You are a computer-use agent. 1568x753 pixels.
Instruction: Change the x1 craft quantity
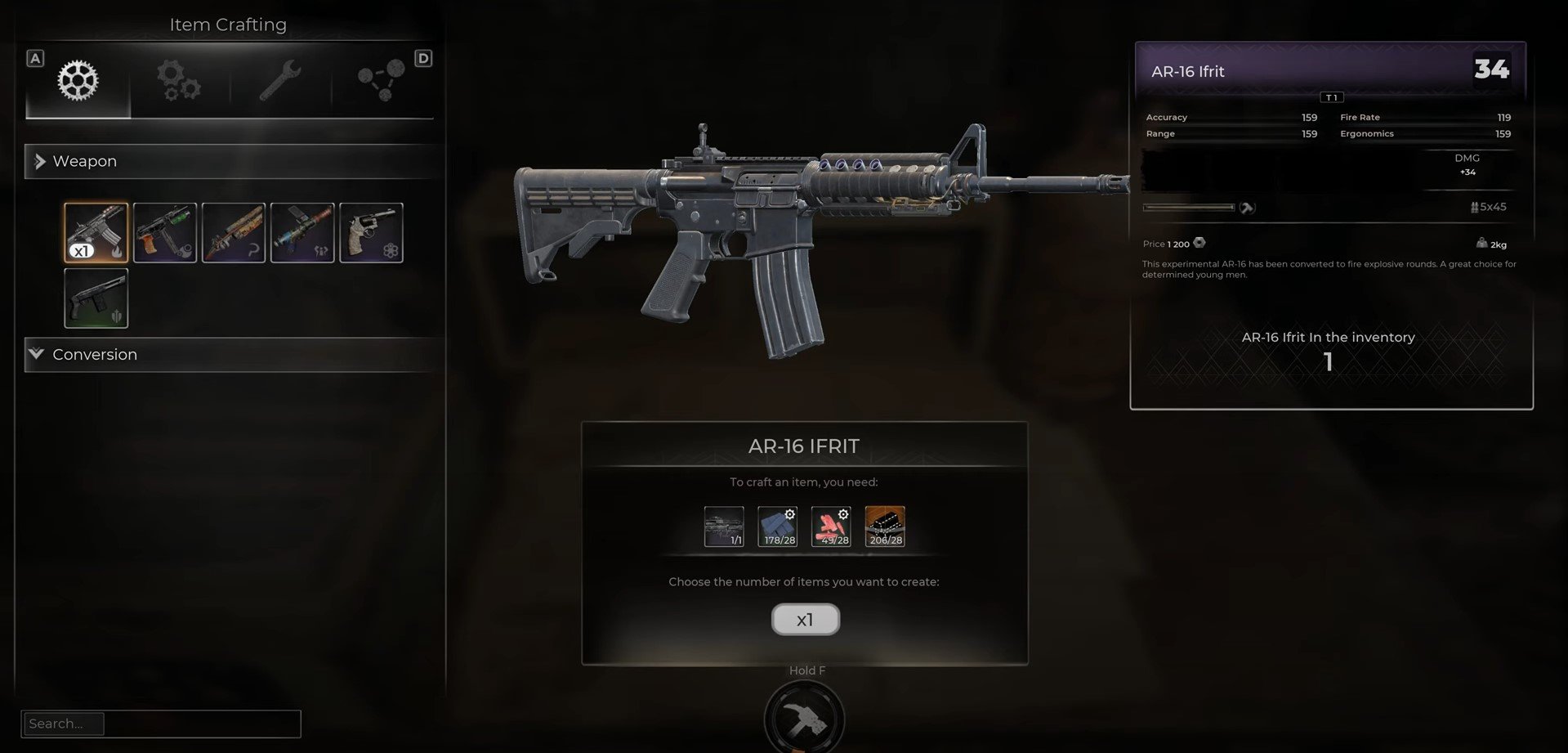[805, 620]
